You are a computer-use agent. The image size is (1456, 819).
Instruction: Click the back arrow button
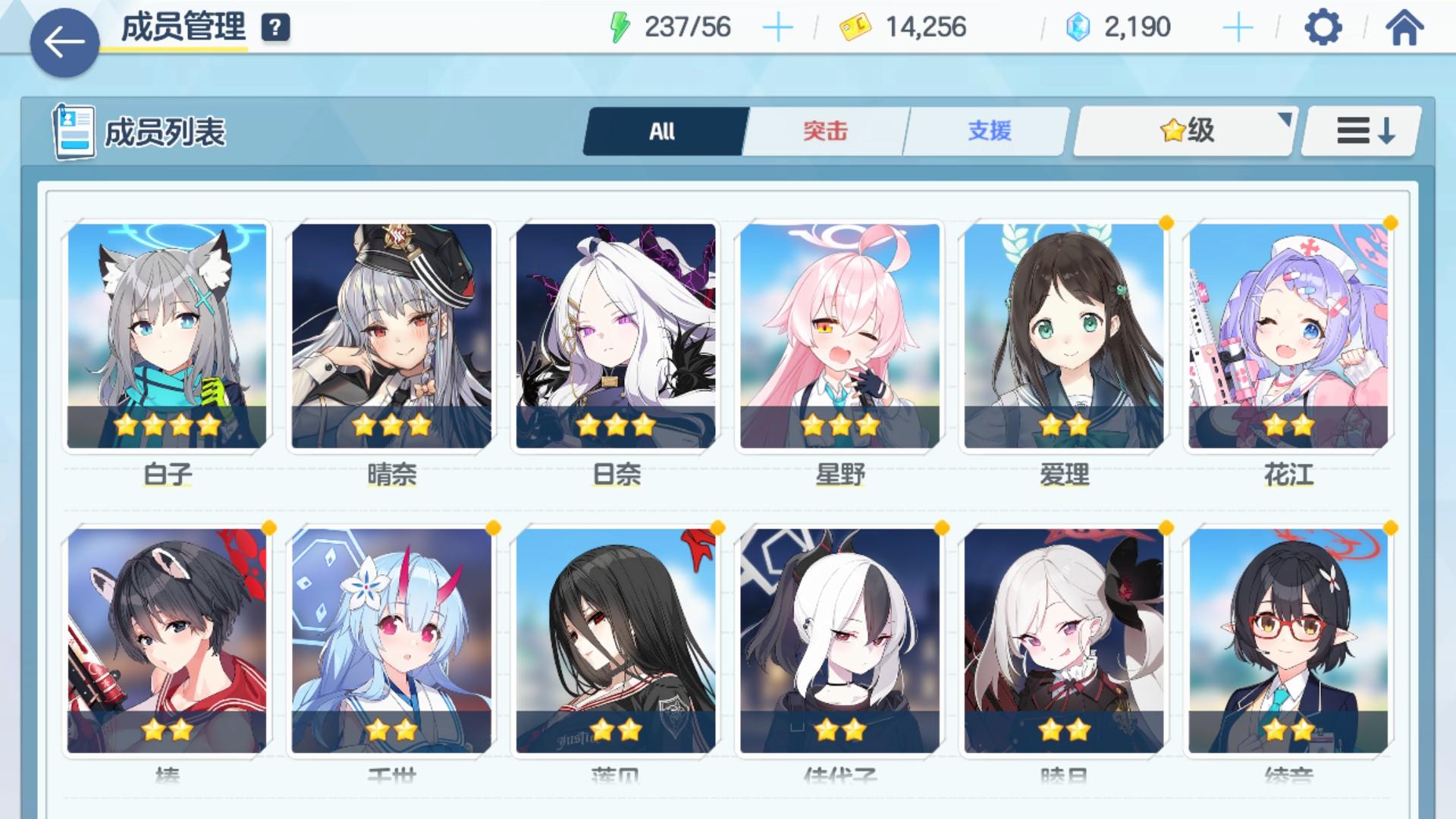(x=64, y=40)
